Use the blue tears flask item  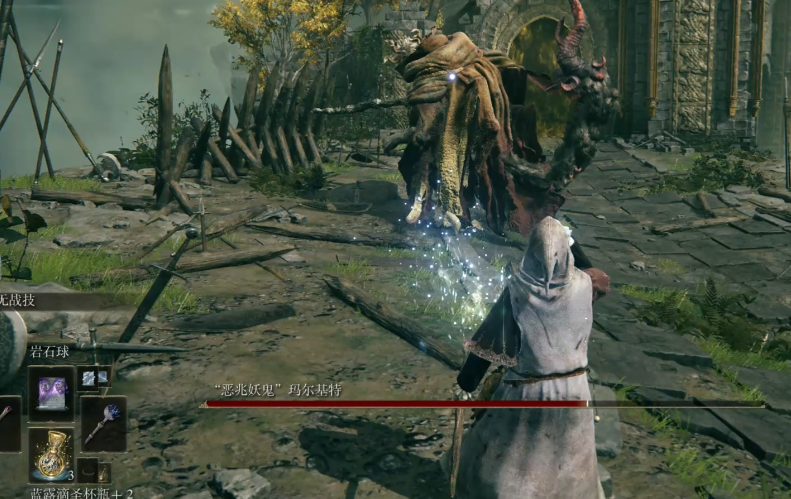[50, 455]
